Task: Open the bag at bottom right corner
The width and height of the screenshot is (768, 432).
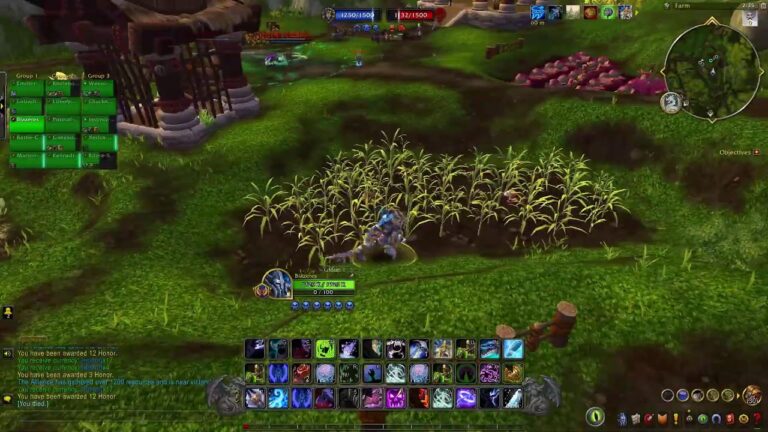Action: [x=752, y=396]
